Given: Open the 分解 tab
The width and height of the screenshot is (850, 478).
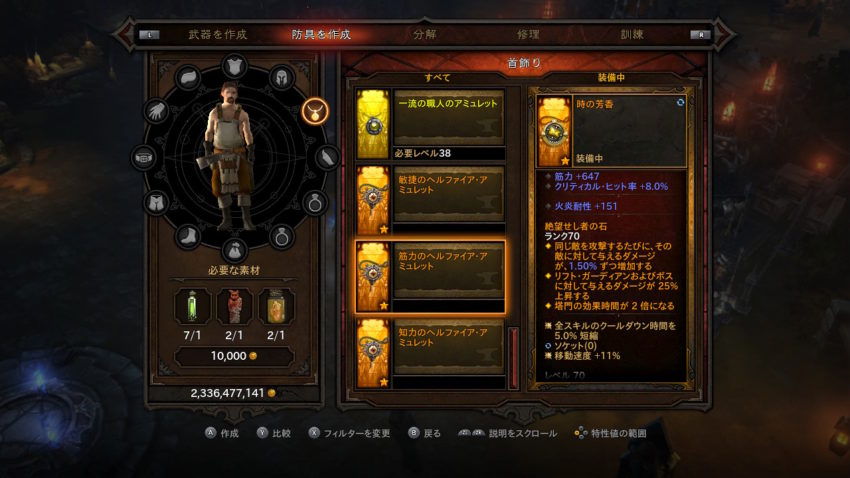Looking at the screenshot, I should point(424,34).
